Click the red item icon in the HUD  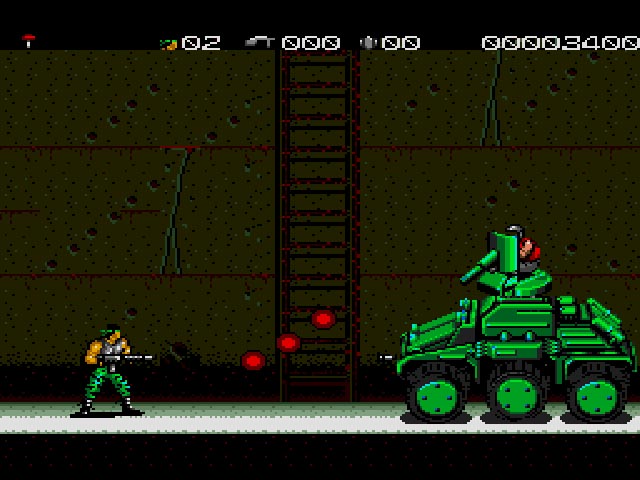29,41
